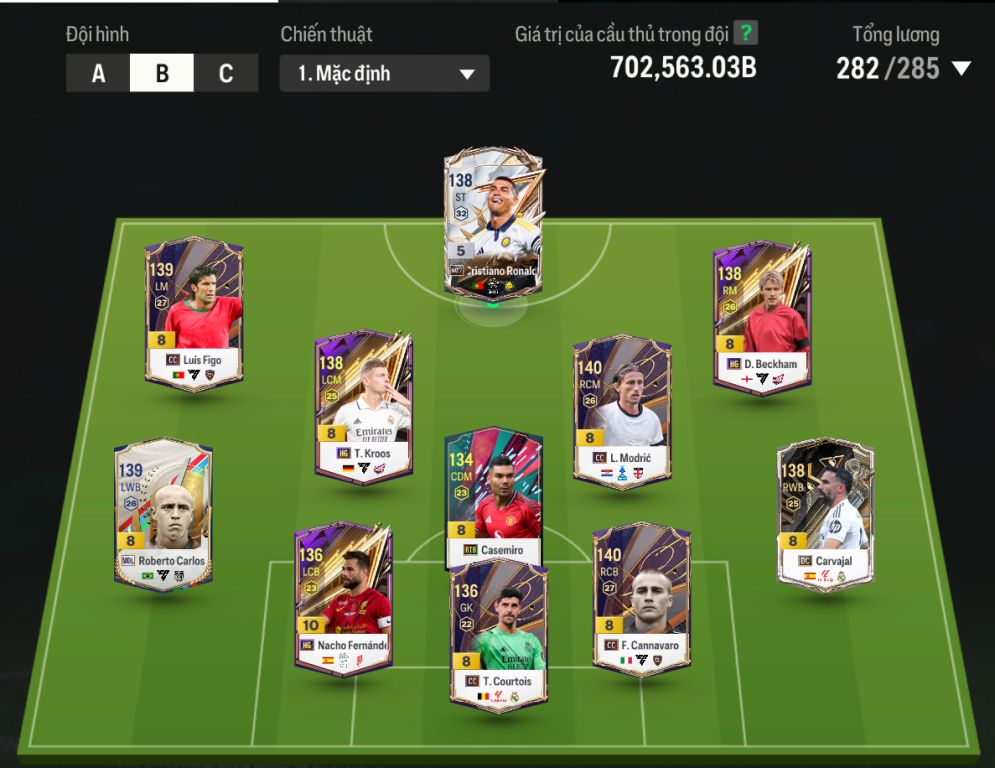995x768 pixels.
Task: Switch to squad tab C
Action: 226,73
